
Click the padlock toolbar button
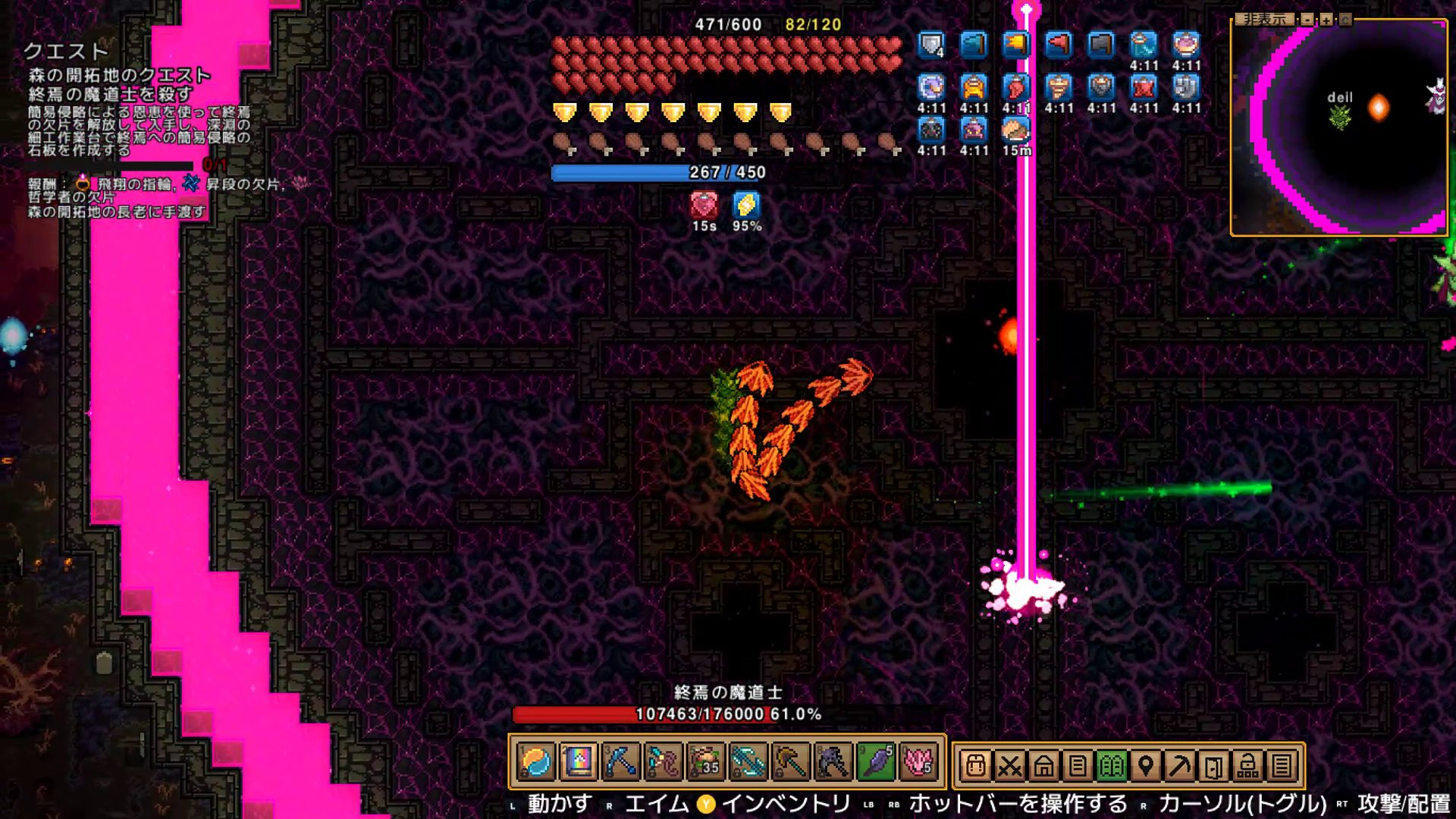pos(1247,766)
